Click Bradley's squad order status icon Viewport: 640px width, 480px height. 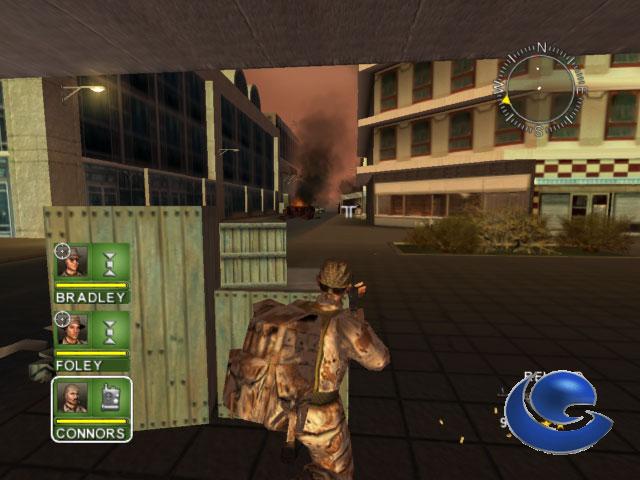(x=110, y=262)
